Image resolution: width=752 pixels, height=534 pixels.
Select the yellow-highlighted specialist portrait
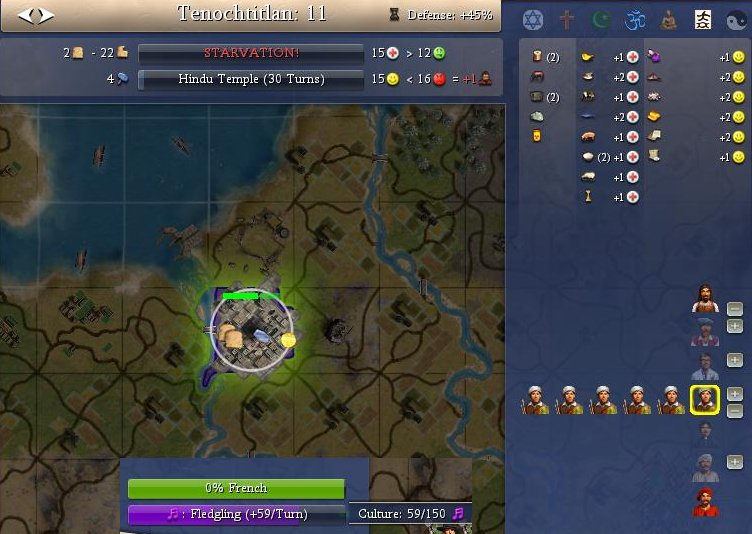(x=705, y=400)
